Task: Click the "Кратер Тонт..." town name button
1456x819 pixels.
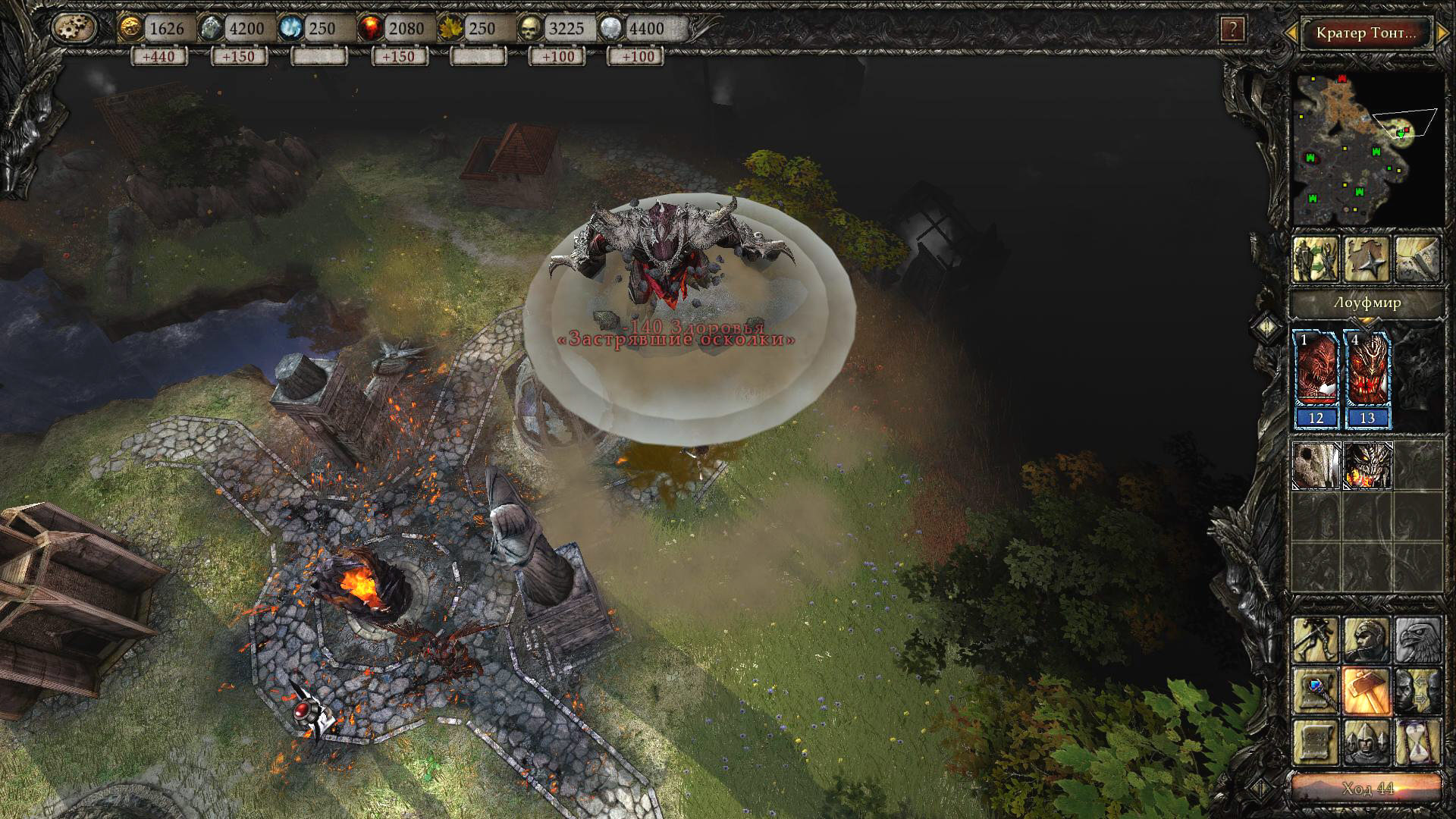Action: [1366, 33]
